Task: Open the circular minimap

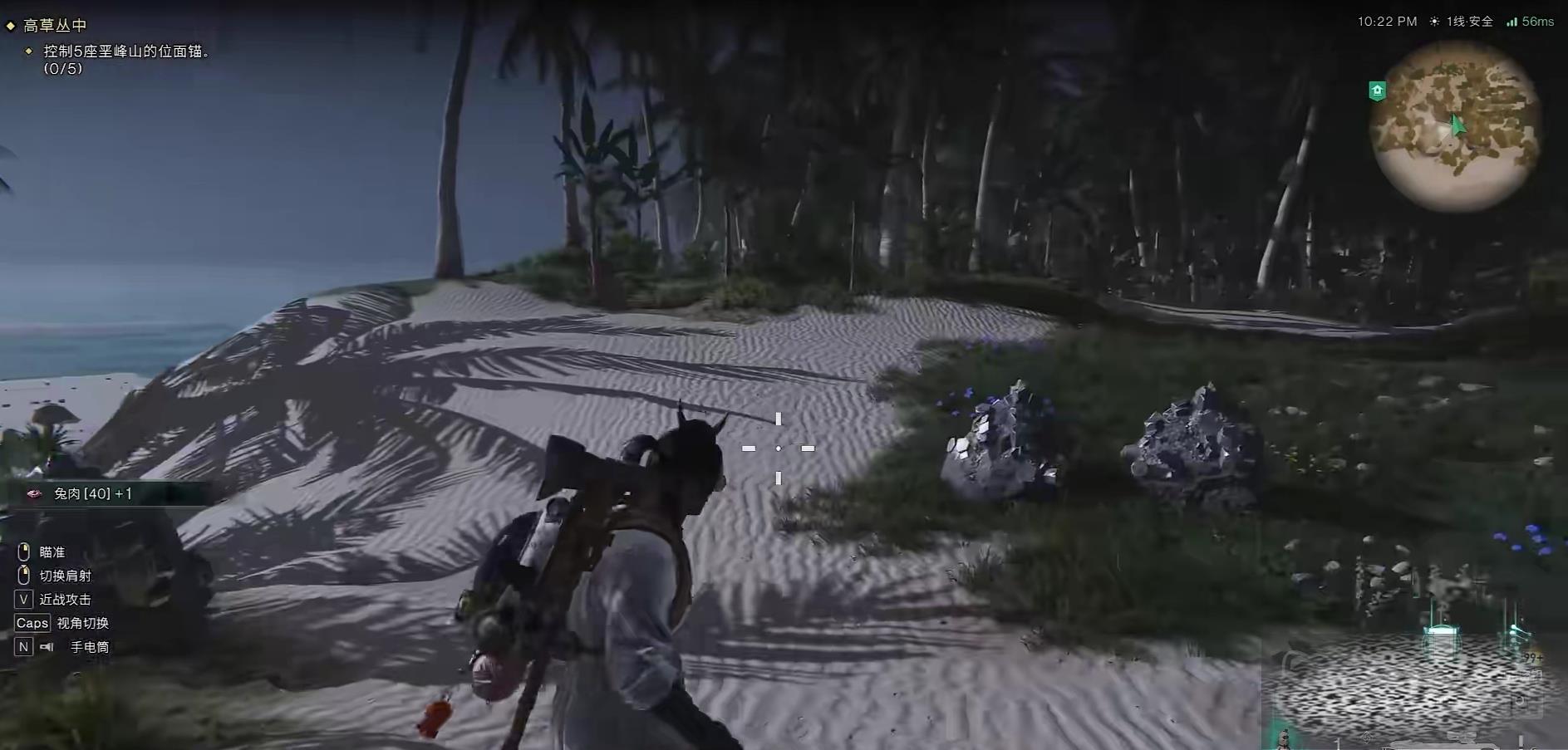Action: pos(1456,126)
